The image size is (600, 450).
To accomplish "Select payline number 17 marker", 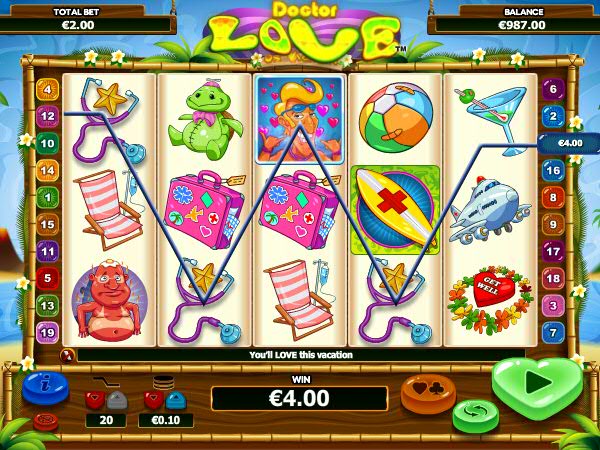I will tap(553, 252).
